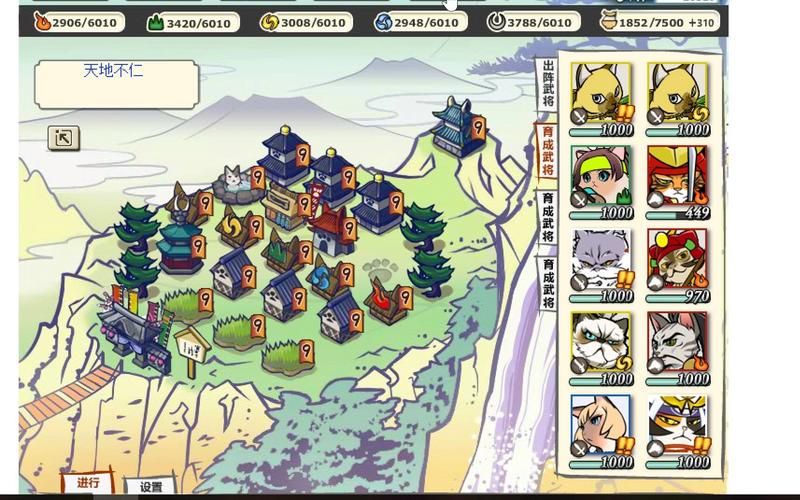Pick the red-hat mustached cat with 970
This screenshot has height=500, width=800.
pos(677,260)
